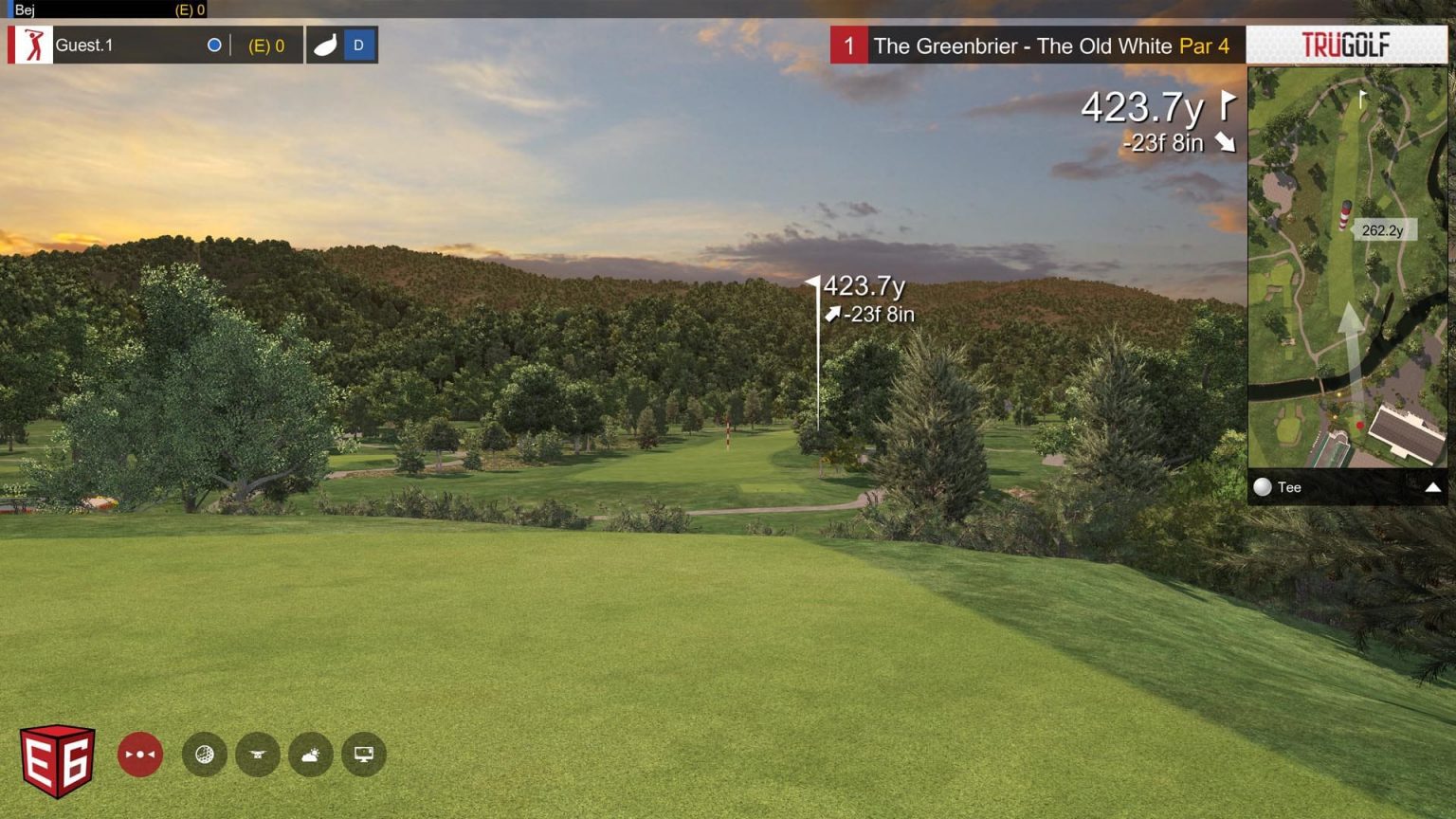Launch the drone flyover view icon
The image size is (1456, 819).
coord(257,754)
